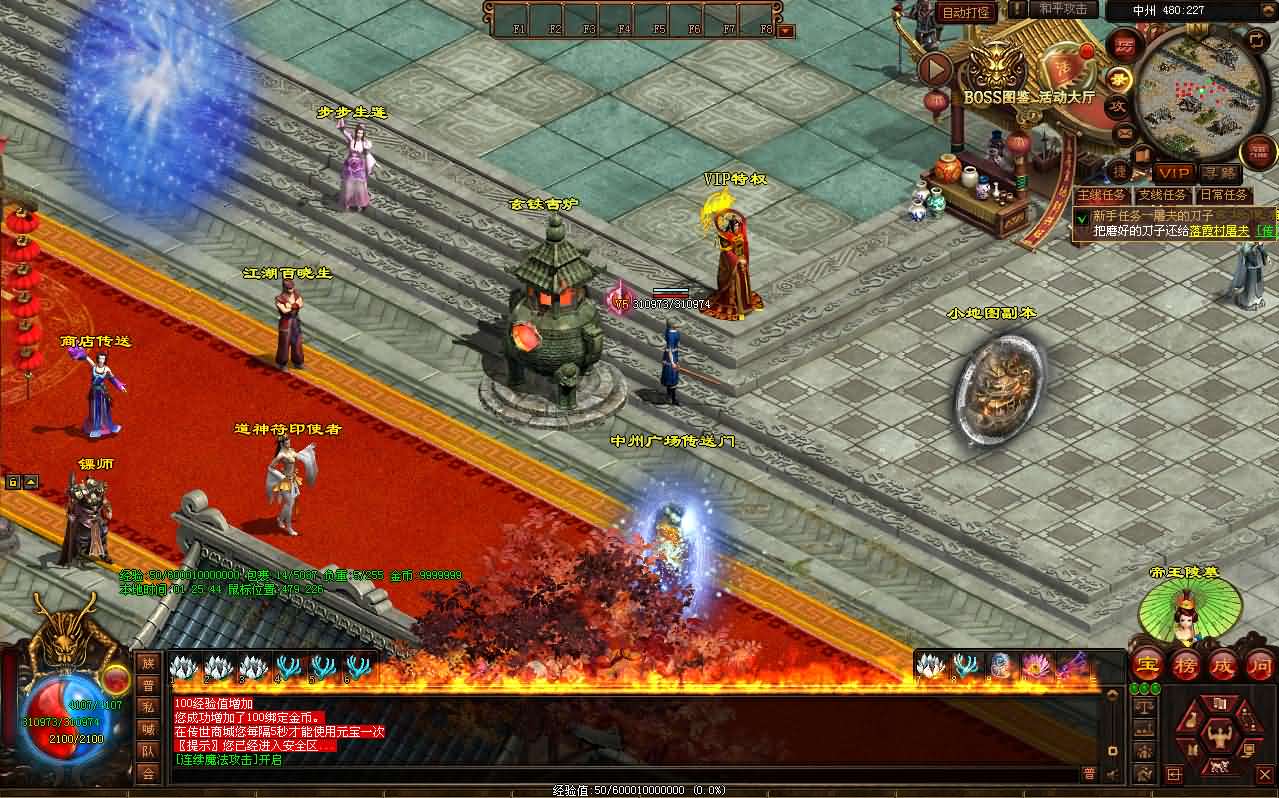Use the blue coral item in slot 4
This screenshot has height=798, width=1279.
[288, 667]
